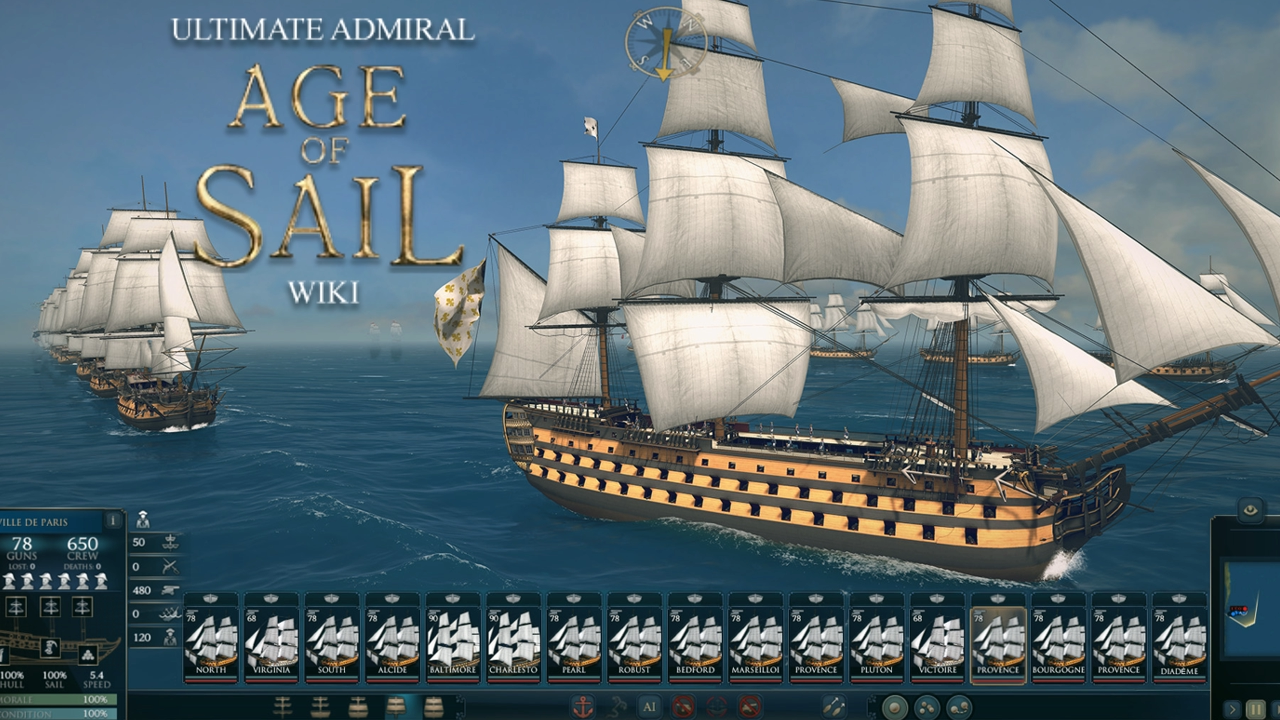Screen dimensions: 1280x720
Task: Click the sailor icon next to 120
Action: (168, 637)
